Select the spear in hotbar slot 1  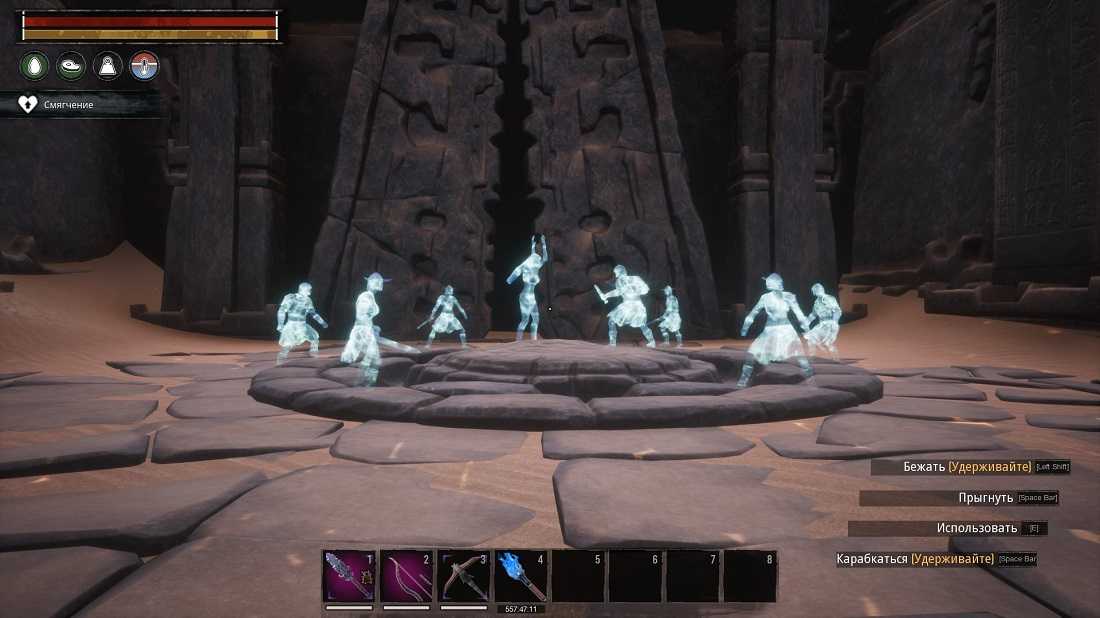349,576
